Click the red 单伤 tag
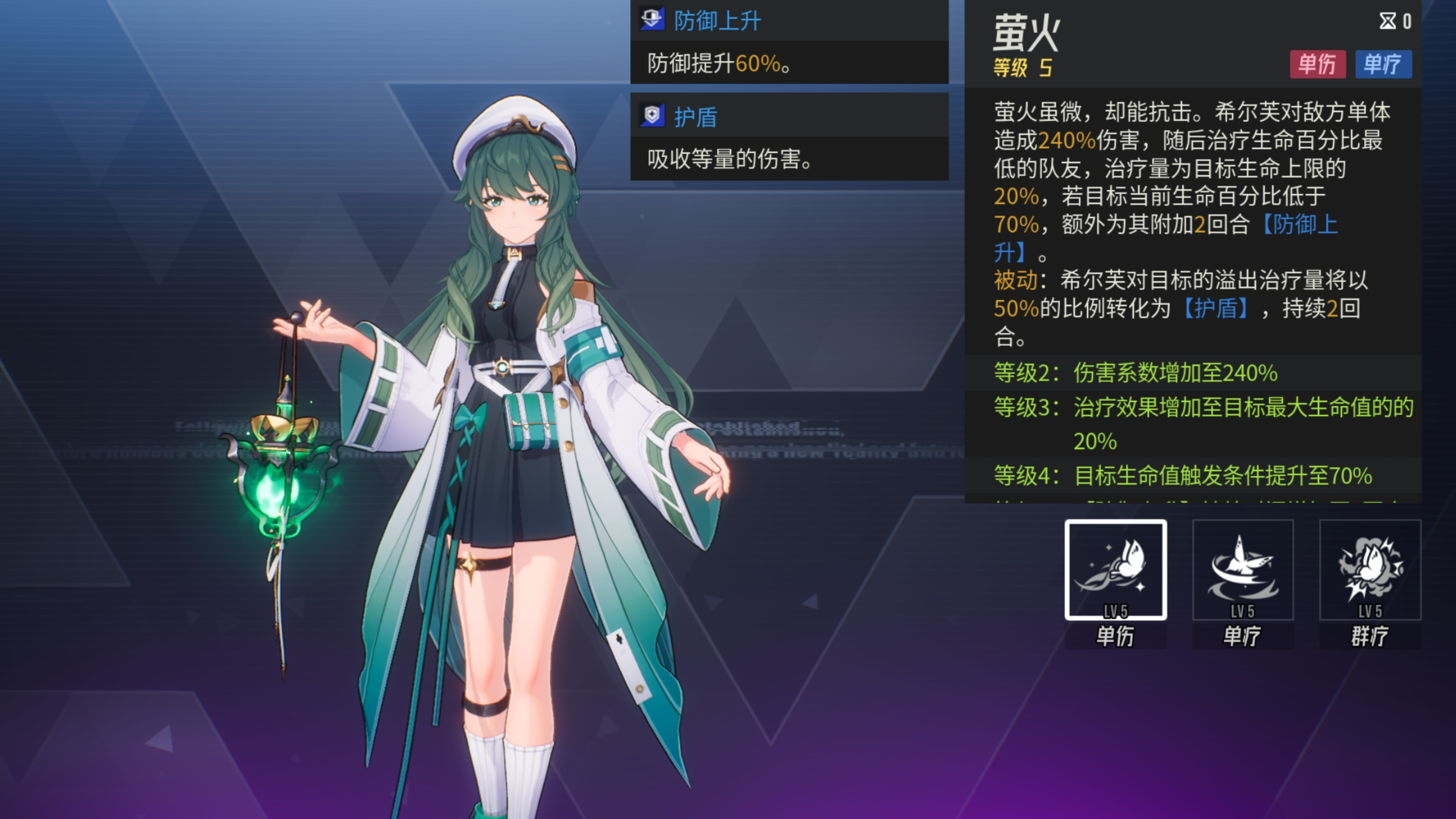Viewport: 1456px width, 819px height. coord(1317,64)
